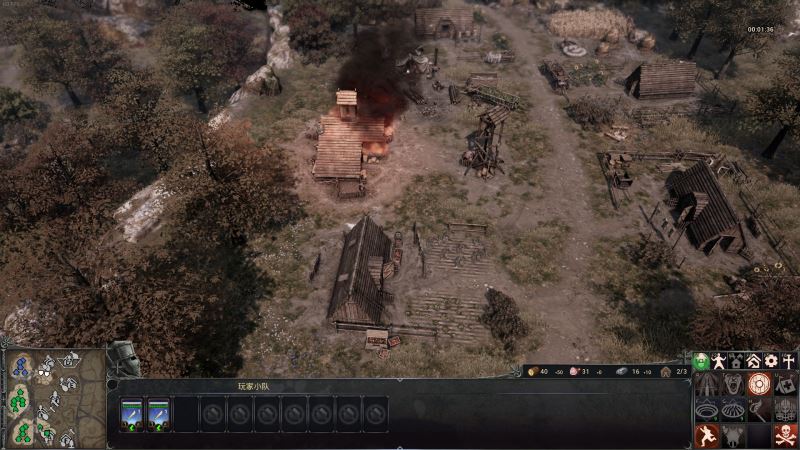This screenshot has width=800, height=450.
Task: Choose the medical tent with cross icon
Action: [x=786, y=384]
